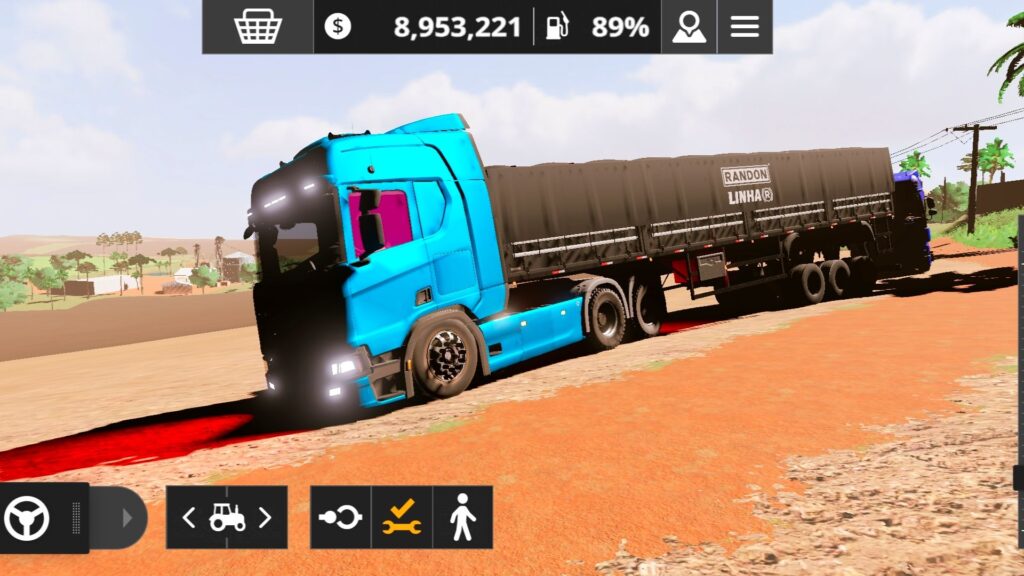The image size is (1024, 576).
Task: Expand the steering wheel side panel arrow
Action: (127, 518)
